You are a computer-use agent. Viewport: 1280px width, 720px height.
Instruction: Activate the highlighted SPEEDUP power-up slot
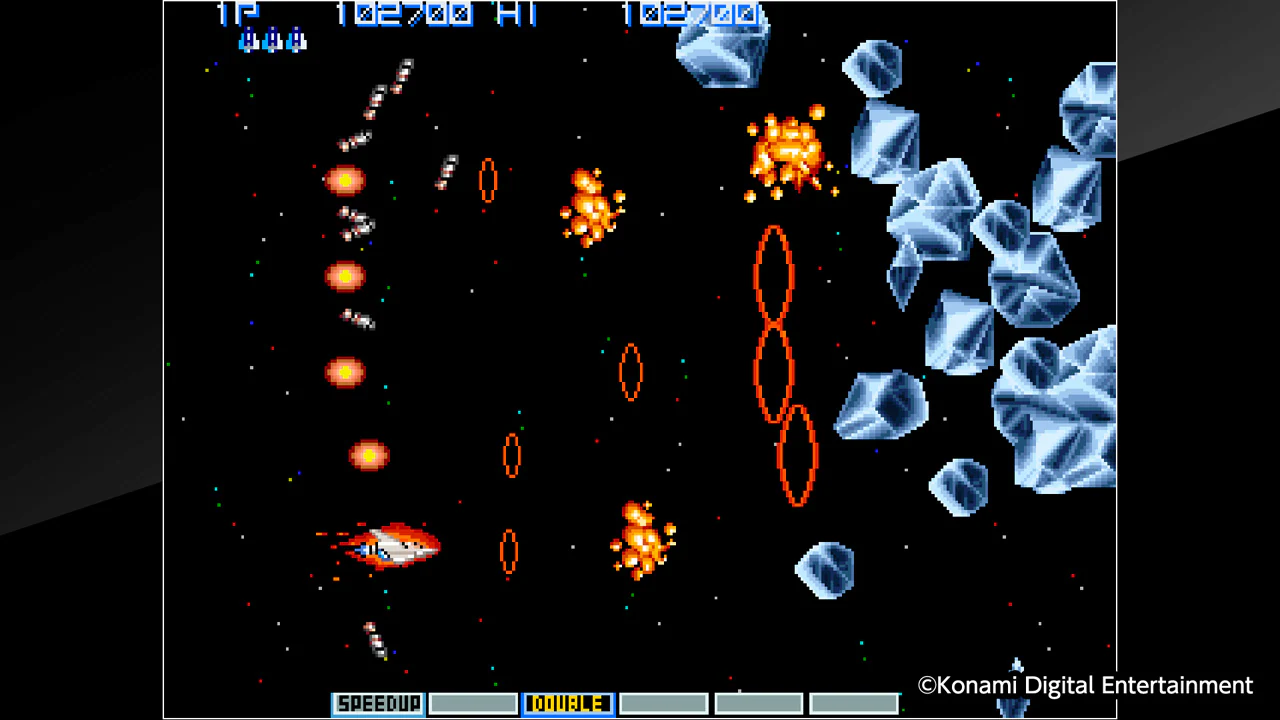point(377,703)
